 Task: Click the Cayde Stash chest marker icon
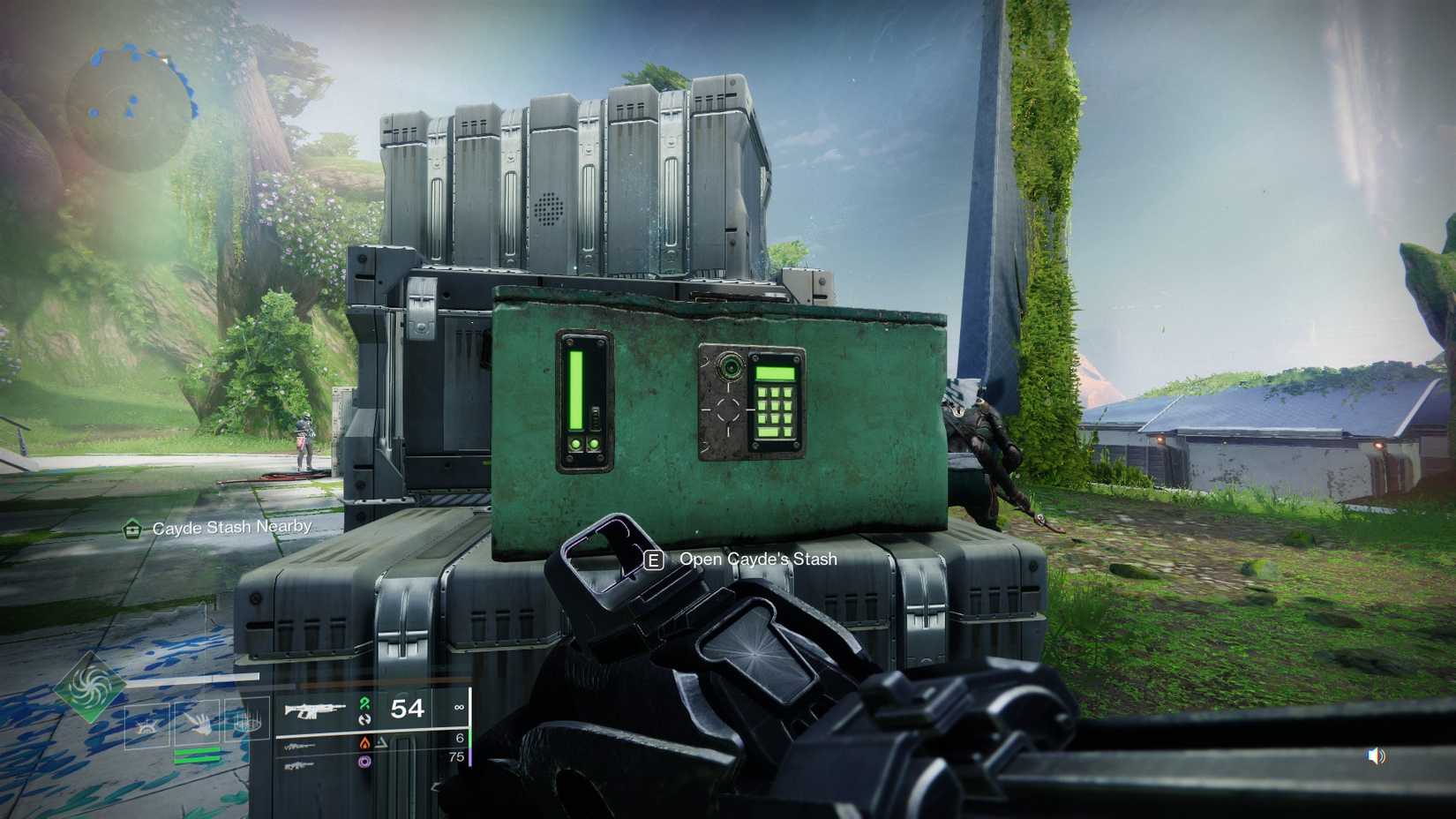[131, 527]
